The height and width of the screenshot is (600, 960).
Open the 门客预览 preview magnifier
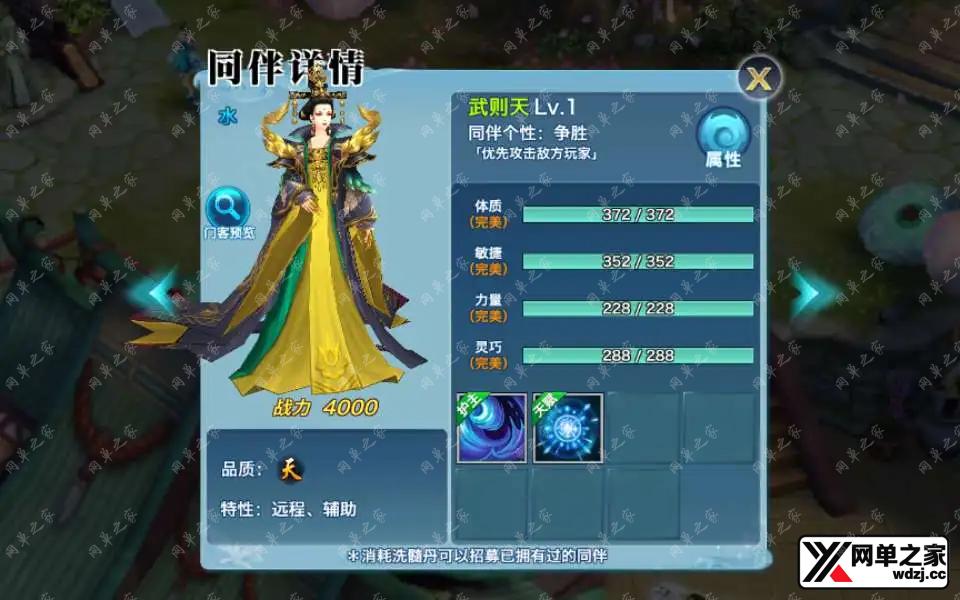pos(229,212)
